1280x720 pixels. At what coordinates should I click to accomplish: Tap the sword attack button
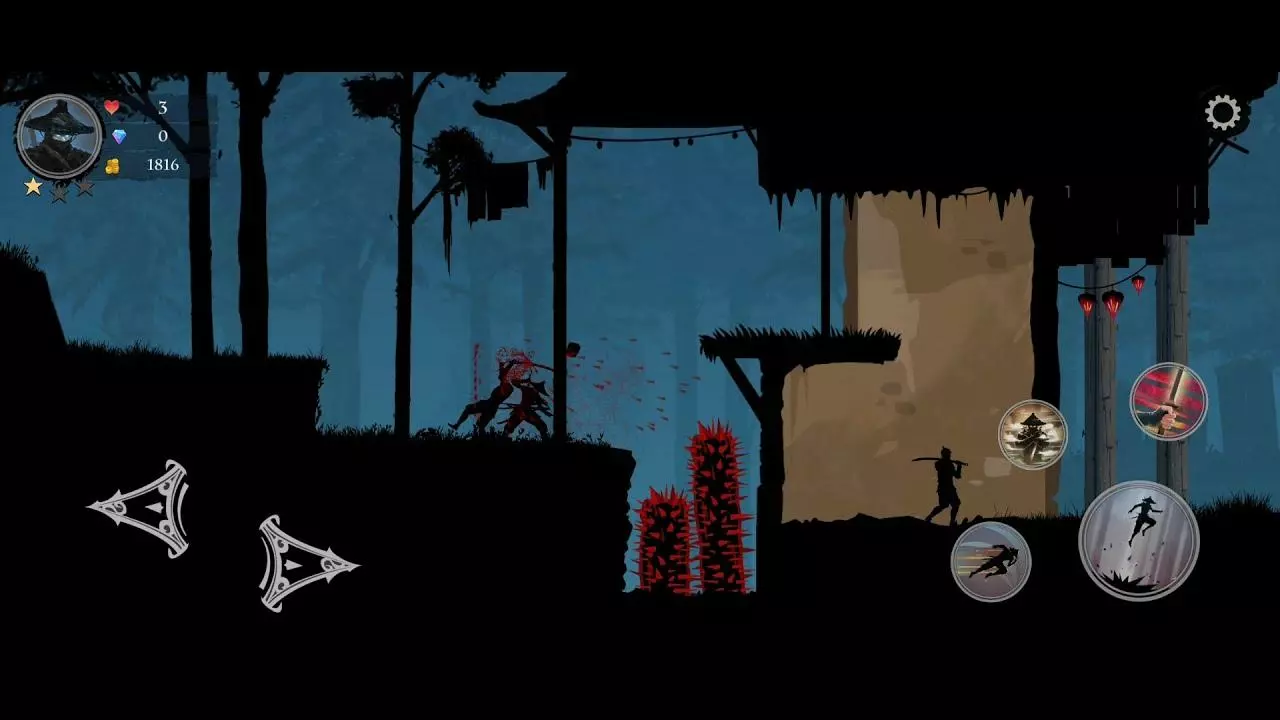click(x=1166, y=400)
